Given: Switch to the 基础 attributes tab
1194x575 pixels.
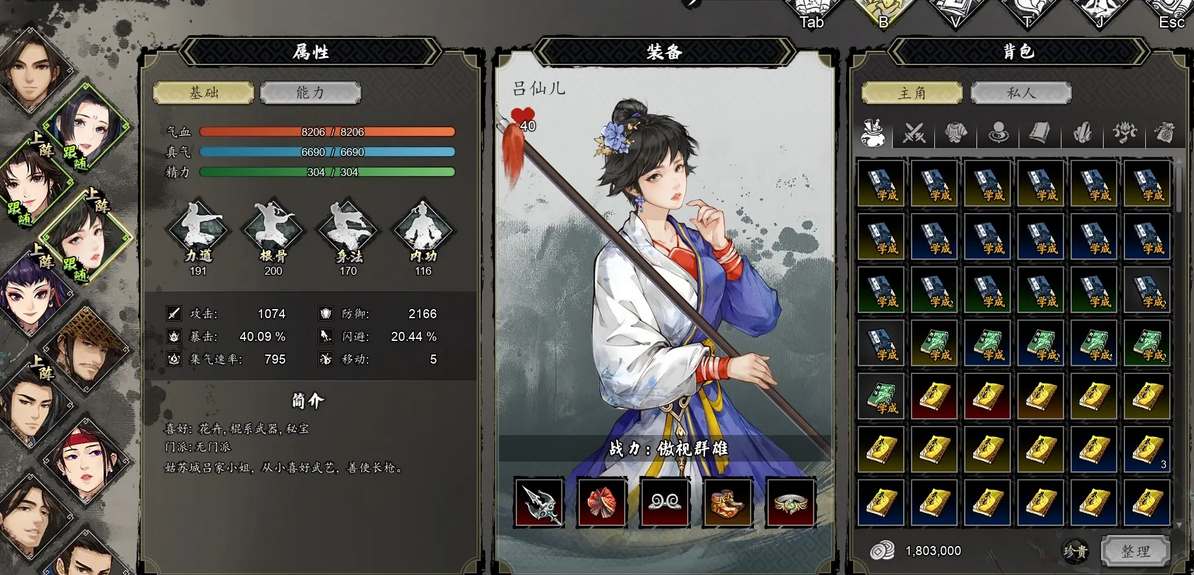Looking at the screenshot, I should [x=203, y=93].
